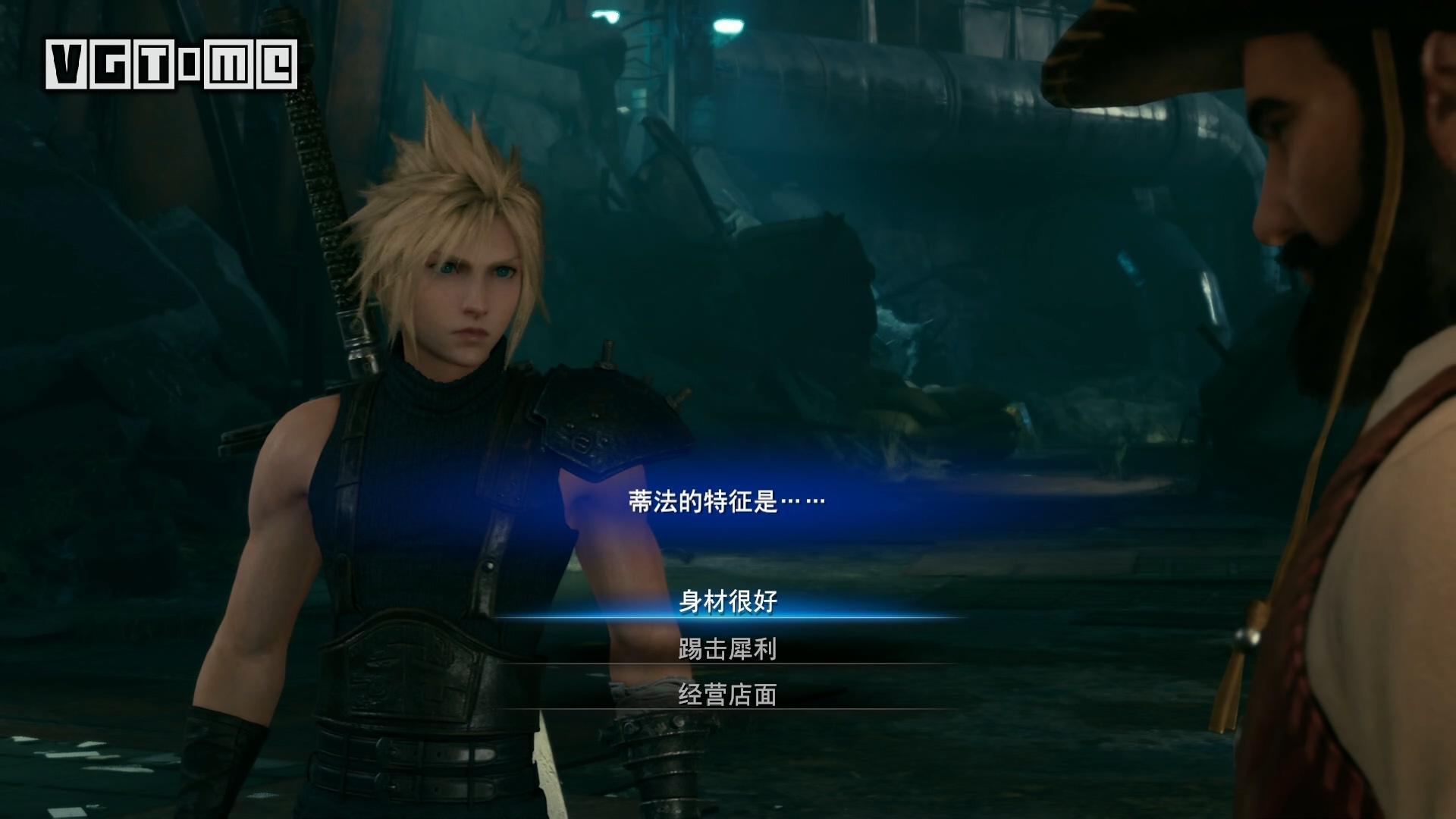Viewport: 1456px width, 819px height.
Task: Pick the "经营店面" answer
Action: point(728,695)
